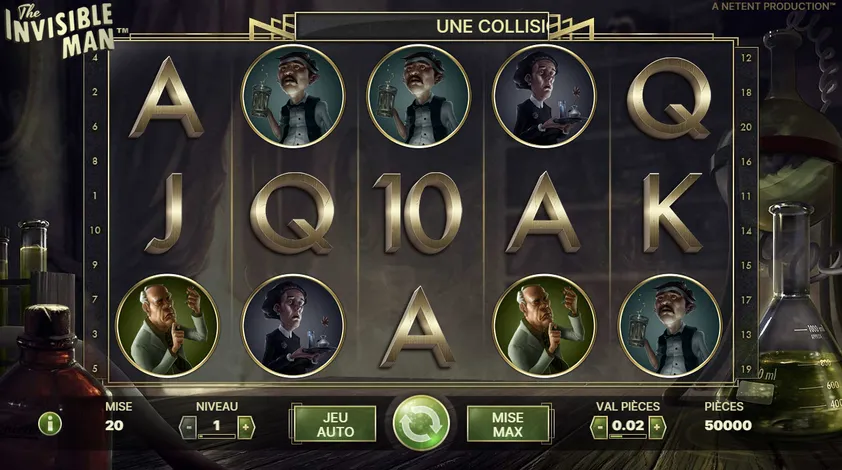842x470 pixels.
Task: Lower the VAL PIÈCES coin value
Action: [599, 427]
